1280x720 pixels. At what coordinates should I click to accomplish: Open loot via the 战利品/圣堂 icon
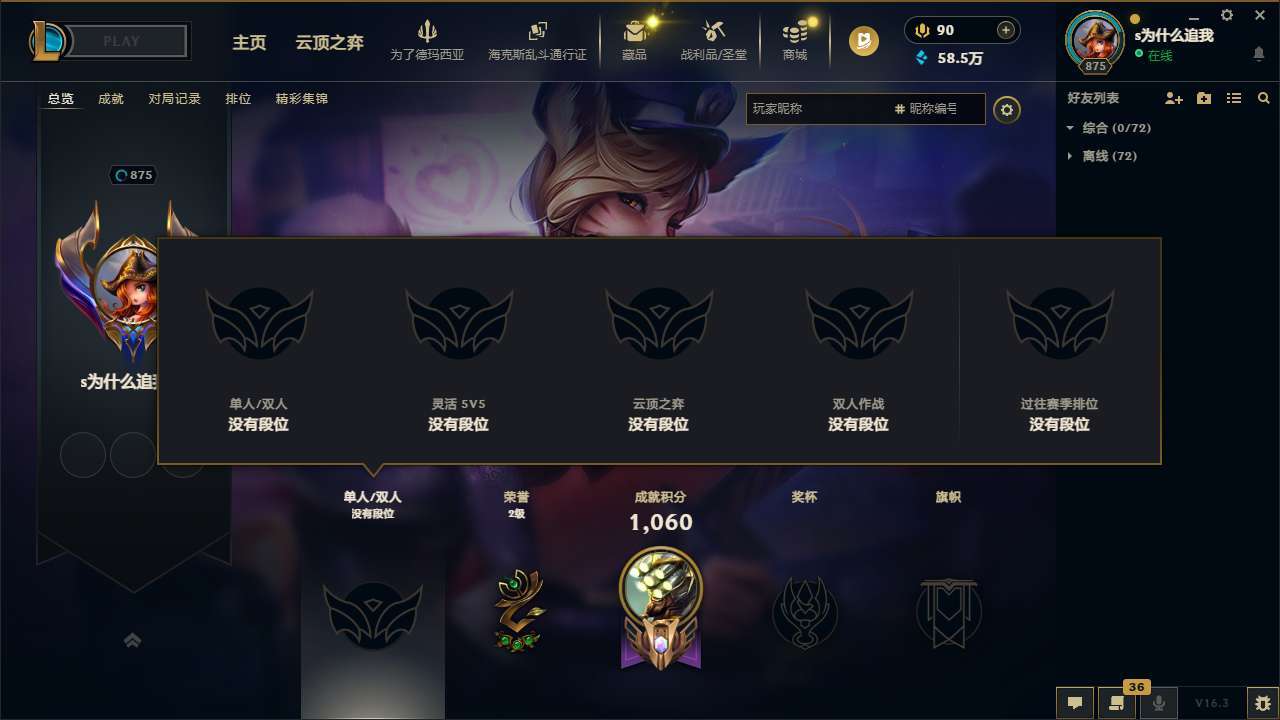click(x=713, y=31)
